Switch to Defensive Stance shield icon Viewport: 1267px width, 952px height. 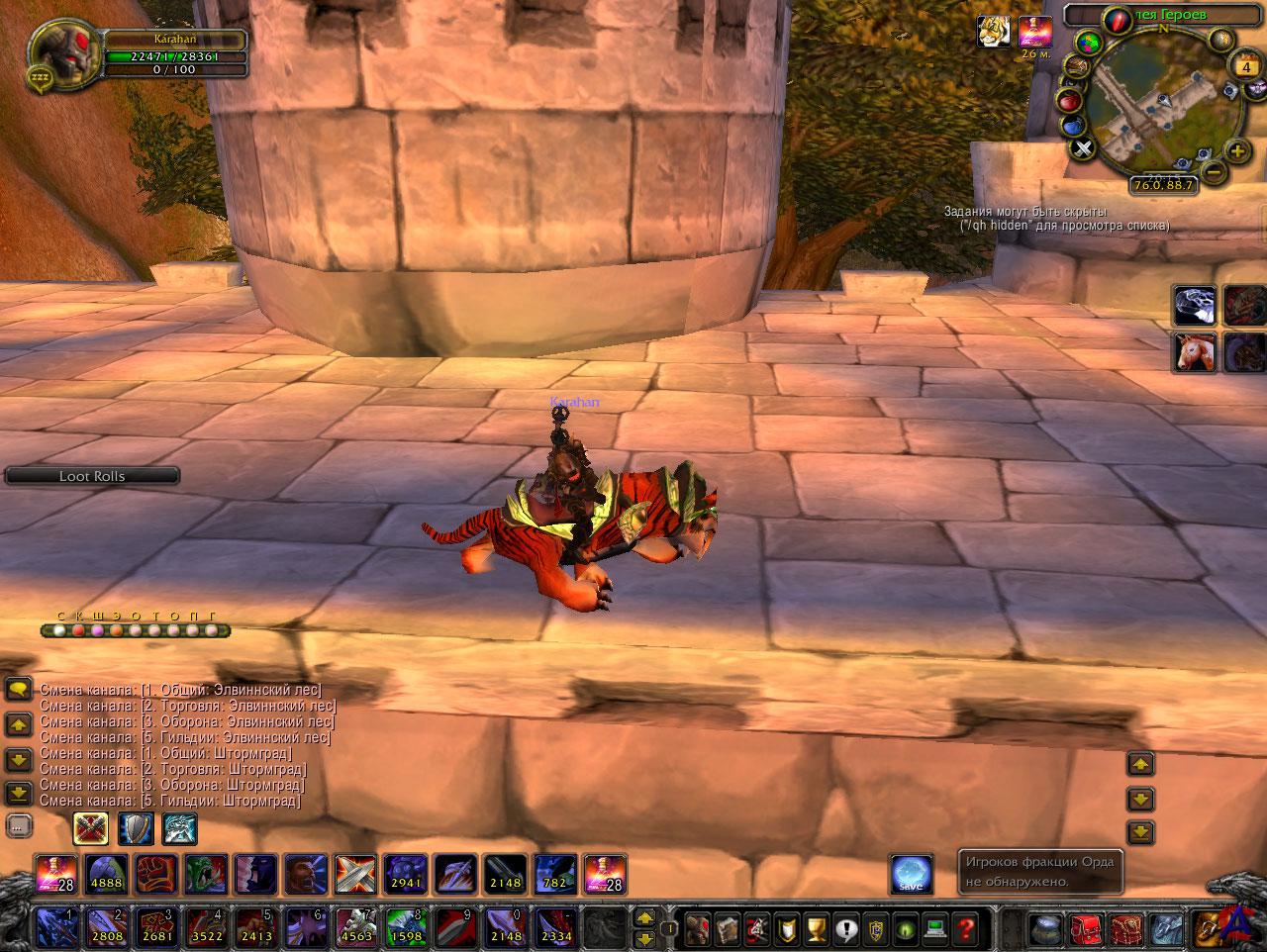(136, 828)
